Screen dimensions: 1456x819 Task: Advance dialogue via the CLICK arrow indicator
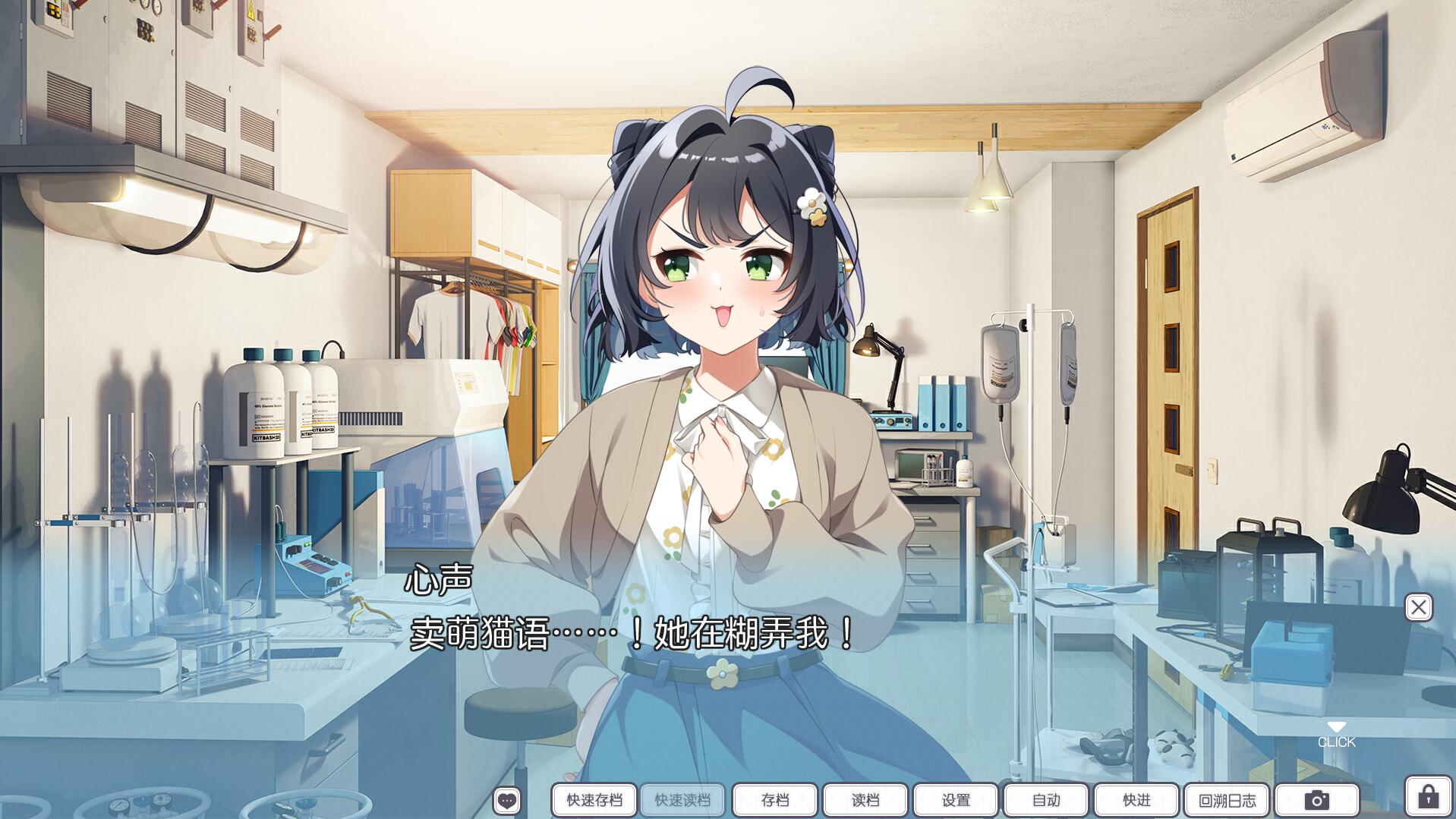coord(1336,735)
